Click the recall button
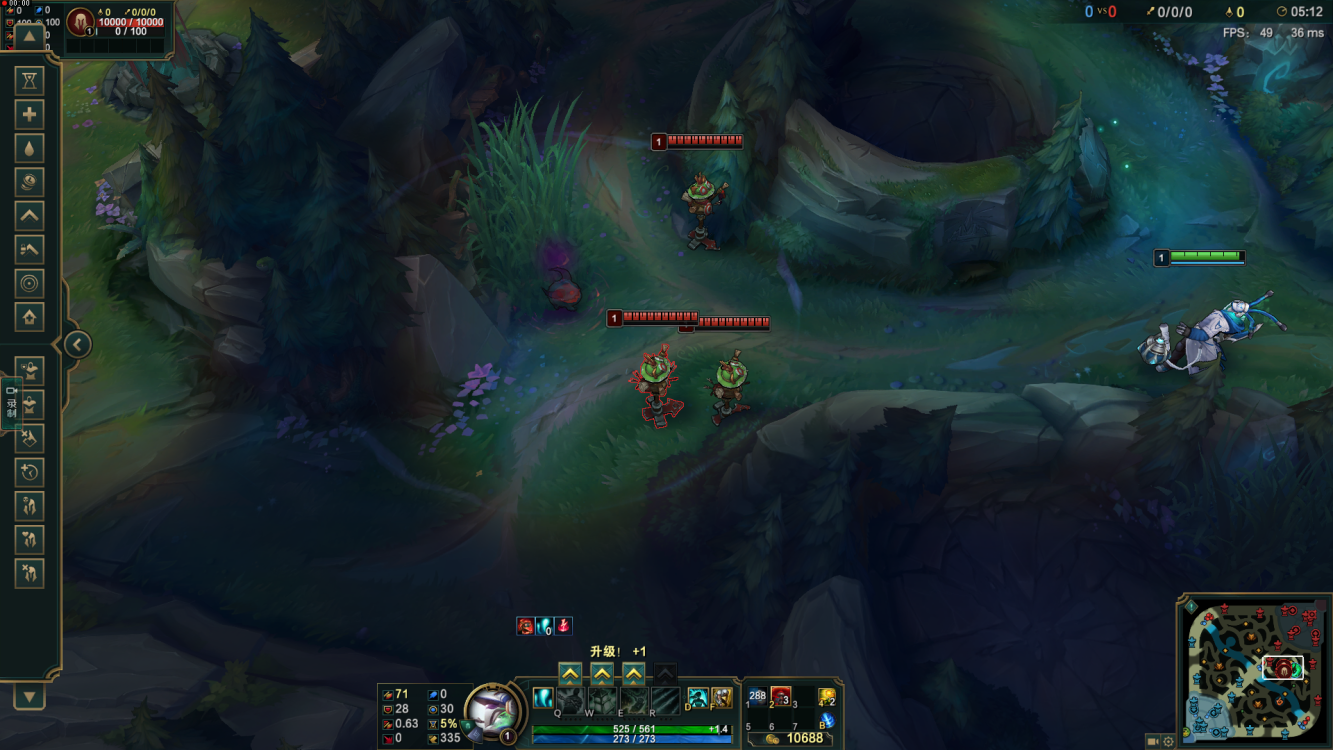Viewport: 1333px width, 750px height. point(827,720)
